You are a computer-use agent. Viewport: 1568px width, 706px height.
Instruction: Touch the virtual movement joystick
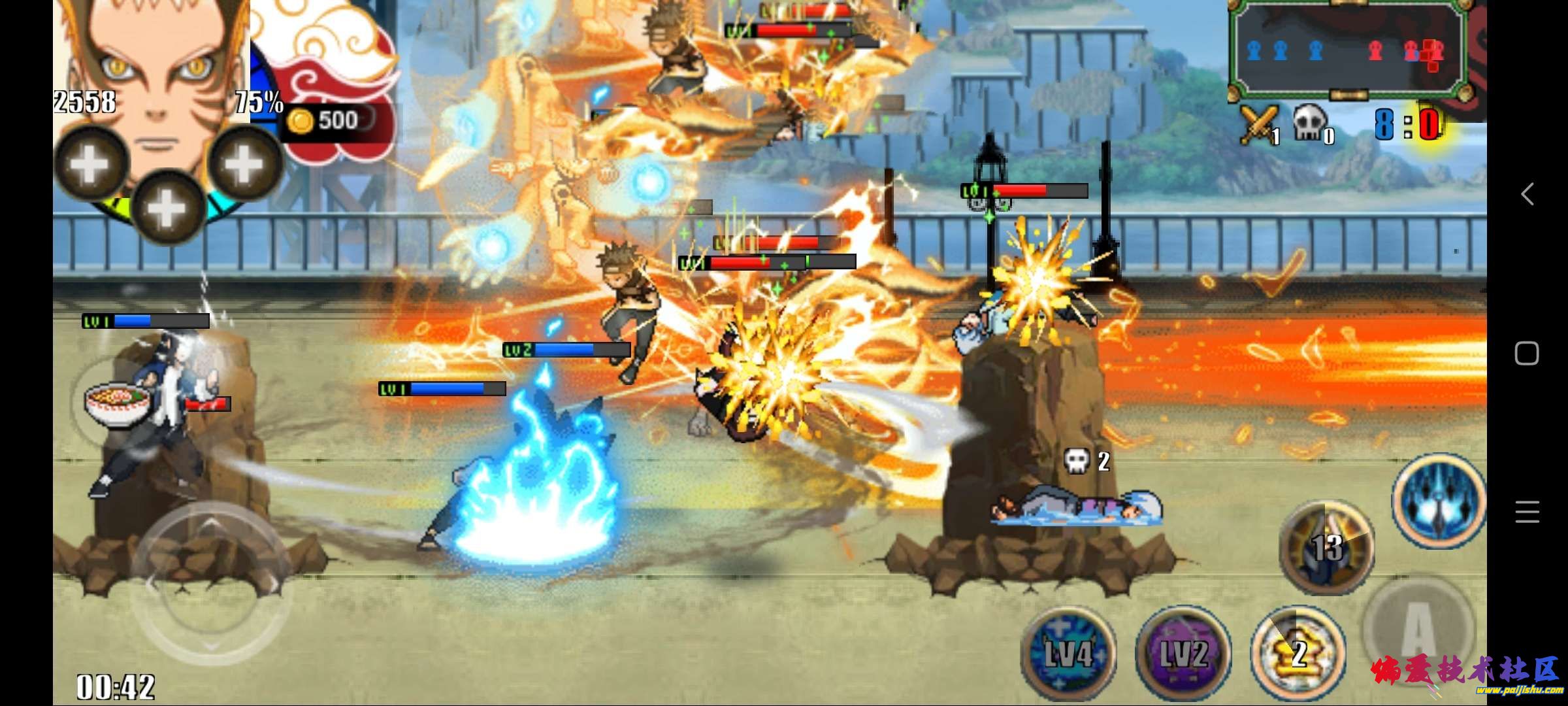coord(209,582)
